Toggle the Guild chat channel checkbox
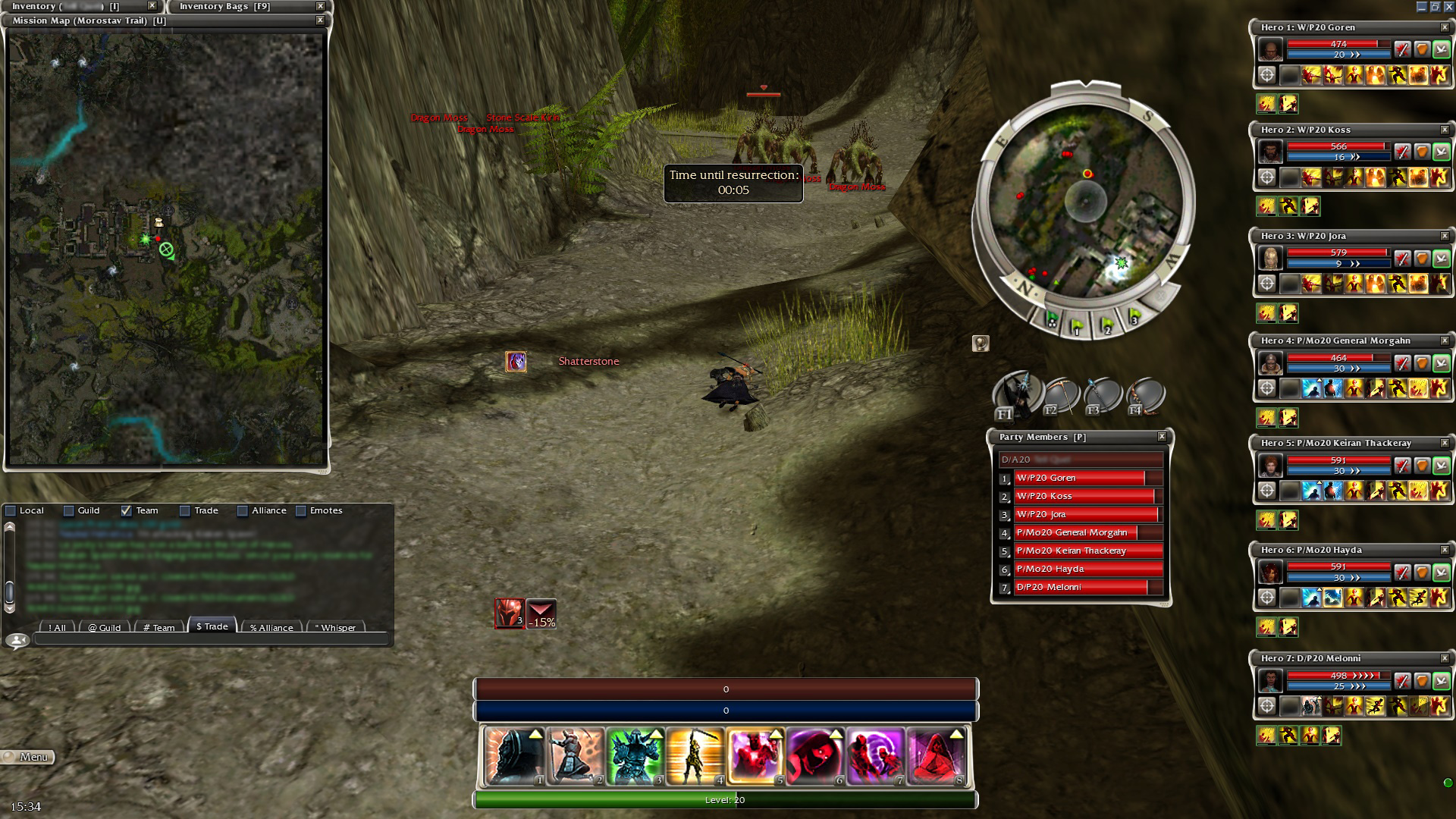The width and height of the screenshot is (1456, 819). click(69, 511)
